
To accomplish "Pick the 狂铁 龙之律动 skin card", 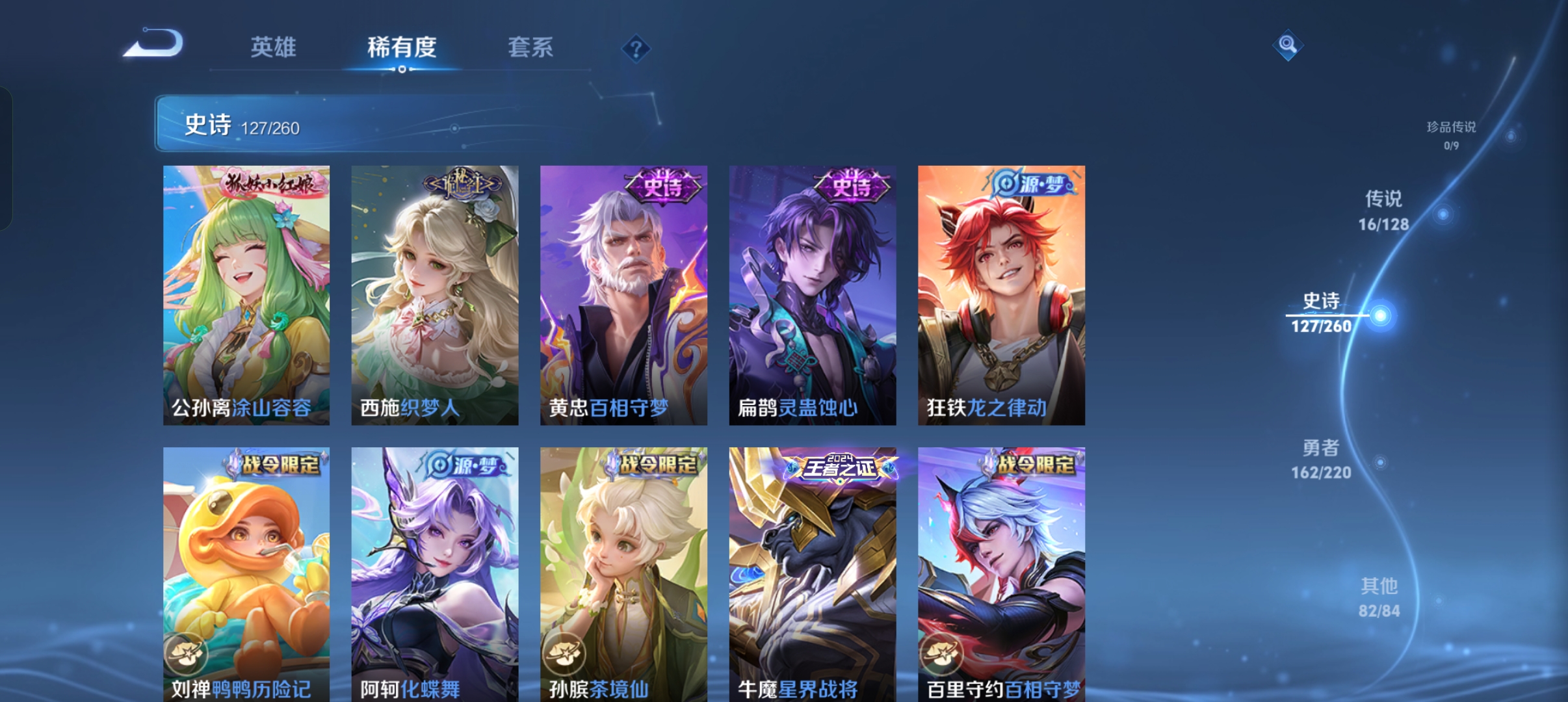I will pos(1001,295).
